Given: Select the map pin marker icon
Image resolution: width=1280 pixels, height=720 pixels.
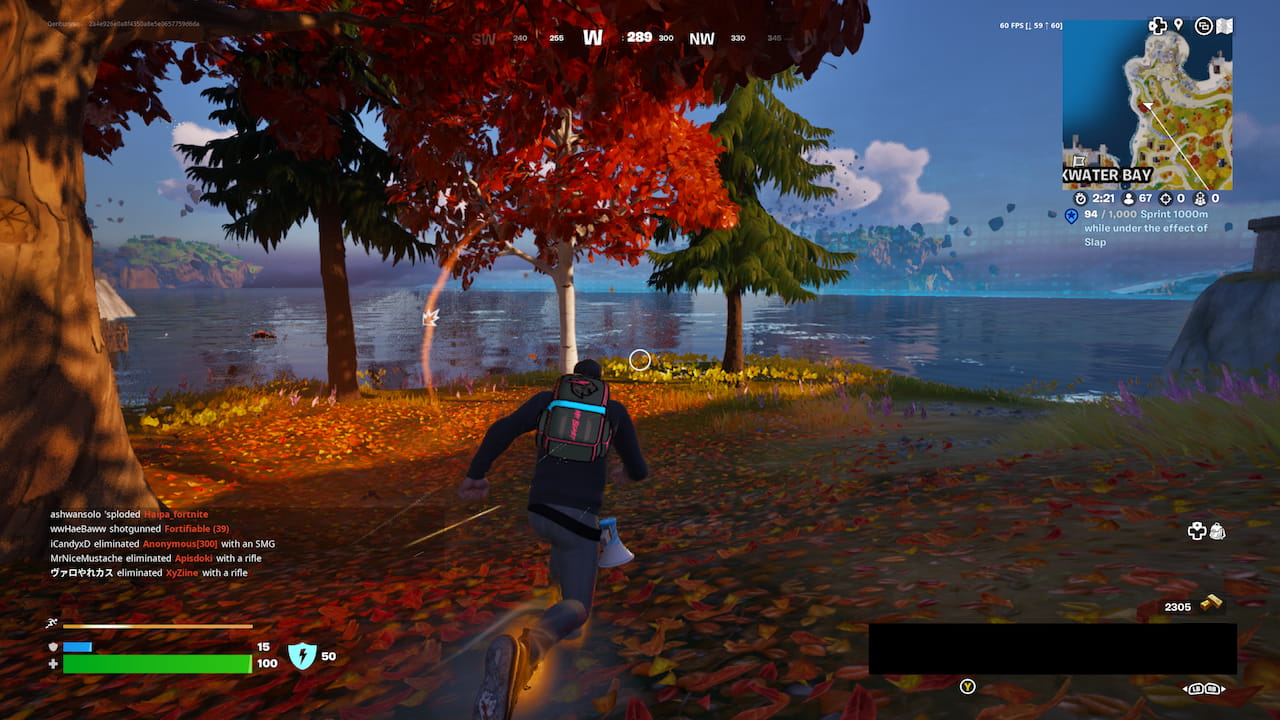Looking at the screenshot, I should (x=1179, y=25).
